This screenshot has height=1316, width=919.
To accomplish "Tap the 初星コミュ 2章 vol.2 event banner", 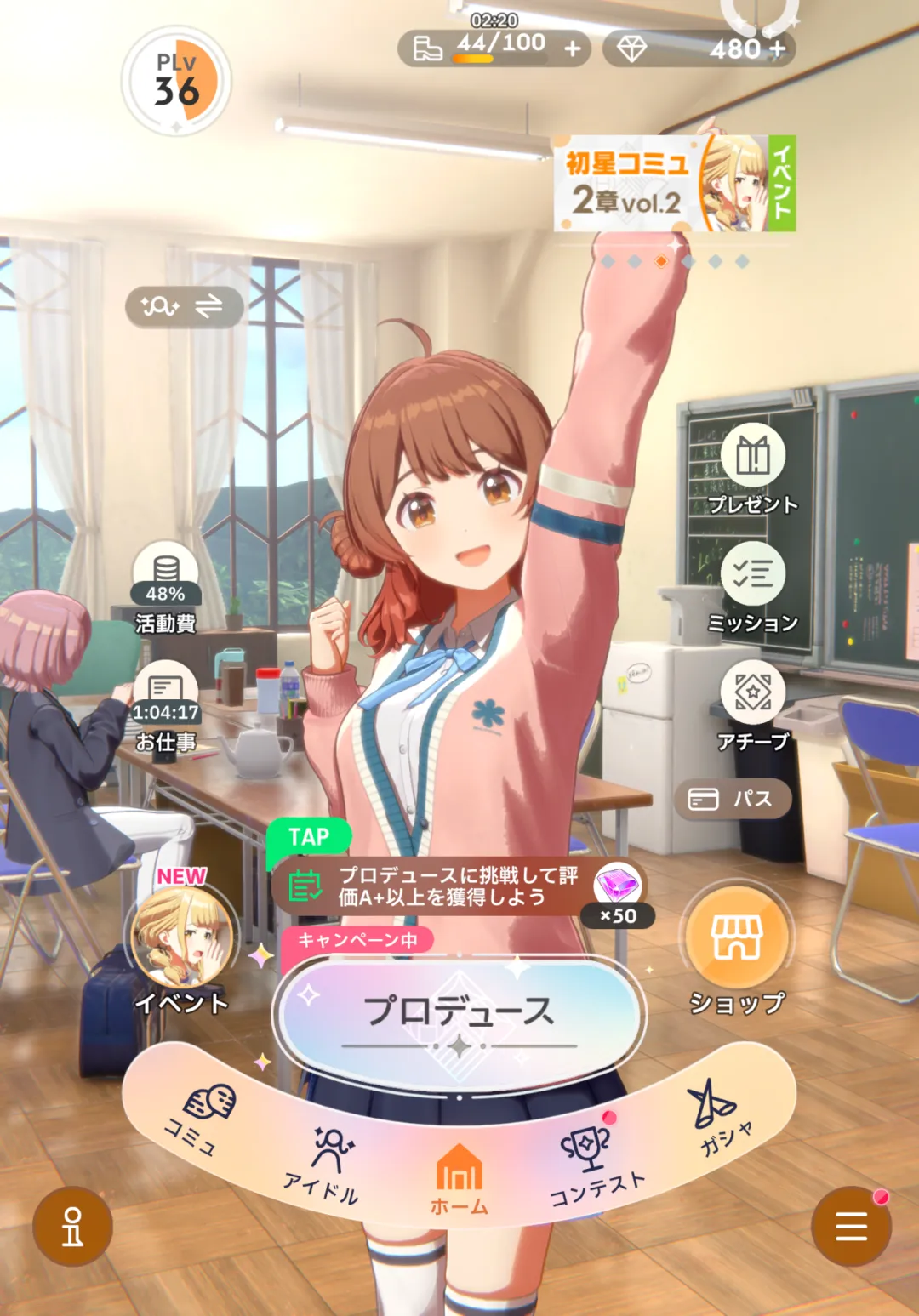I will pyautogui.click(x=674, y=183).
